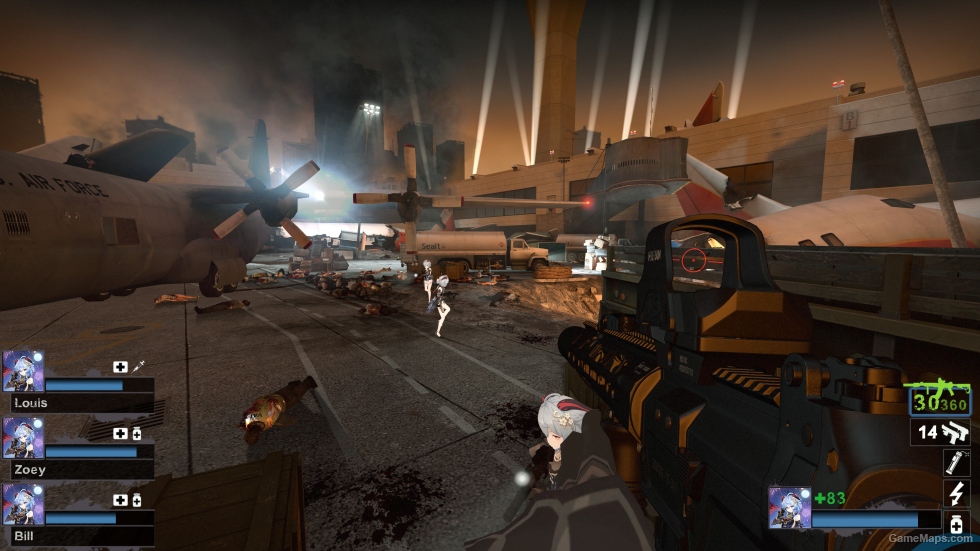Choose the lightning bolt item slot

click(x=957, y=493)
